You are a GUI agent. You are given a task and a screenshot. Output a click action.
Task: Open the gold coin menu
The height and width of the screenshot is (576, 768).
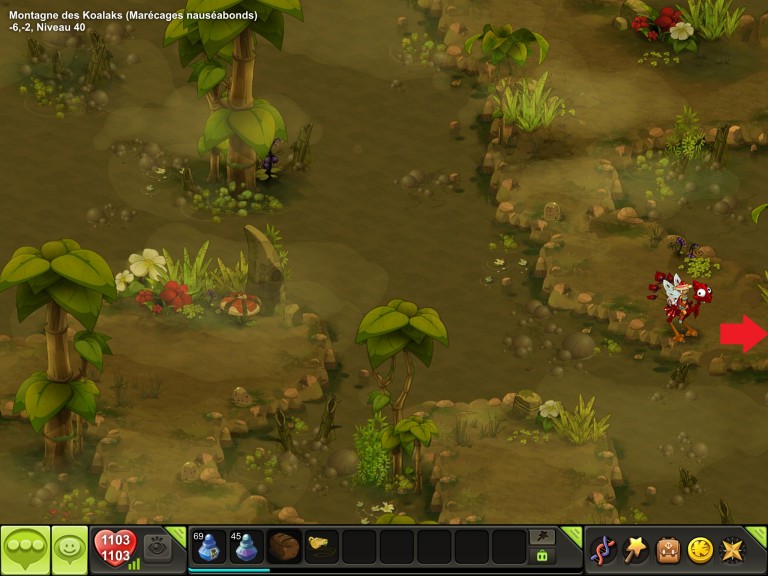click(700, 550)
